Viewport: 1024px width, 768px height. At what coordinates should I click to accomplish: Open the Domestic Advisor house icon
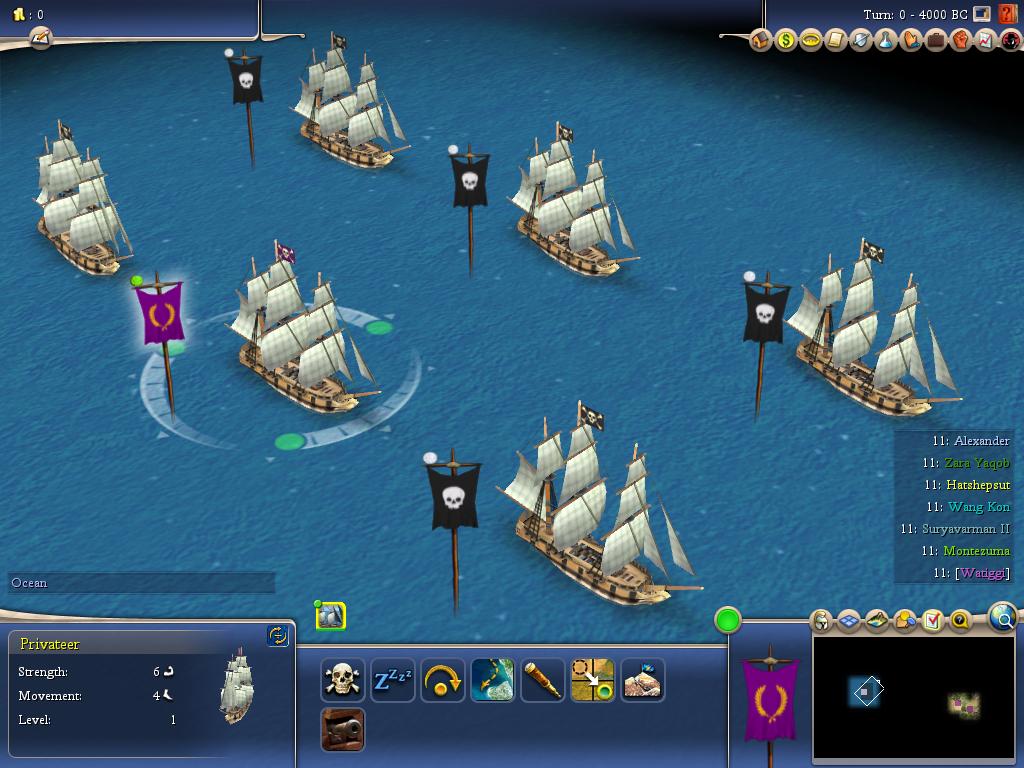tap(762, 41)
